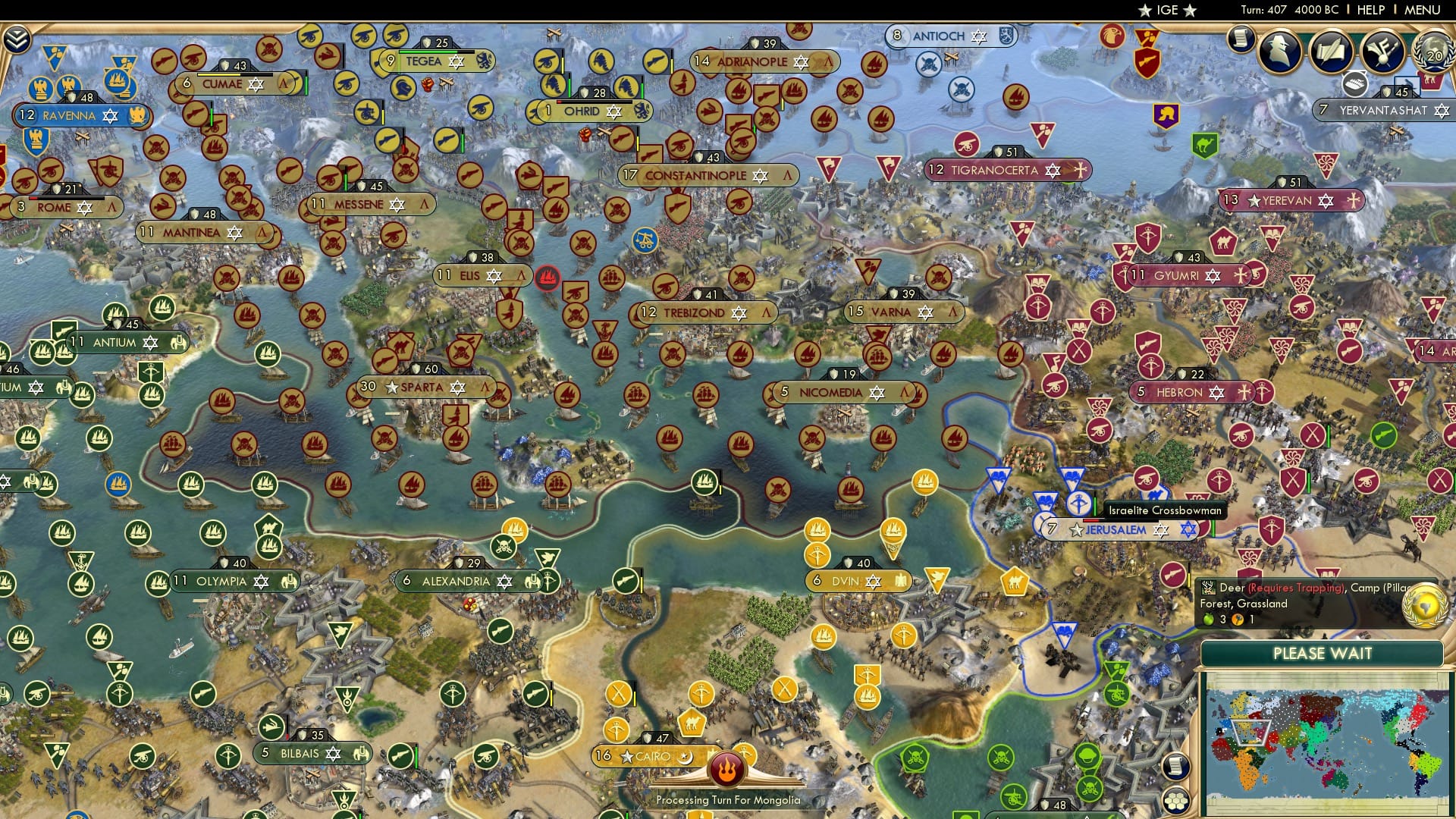Open the MENU in the top right
This screenshot has height=819, width=1456.
(1423, 10)
